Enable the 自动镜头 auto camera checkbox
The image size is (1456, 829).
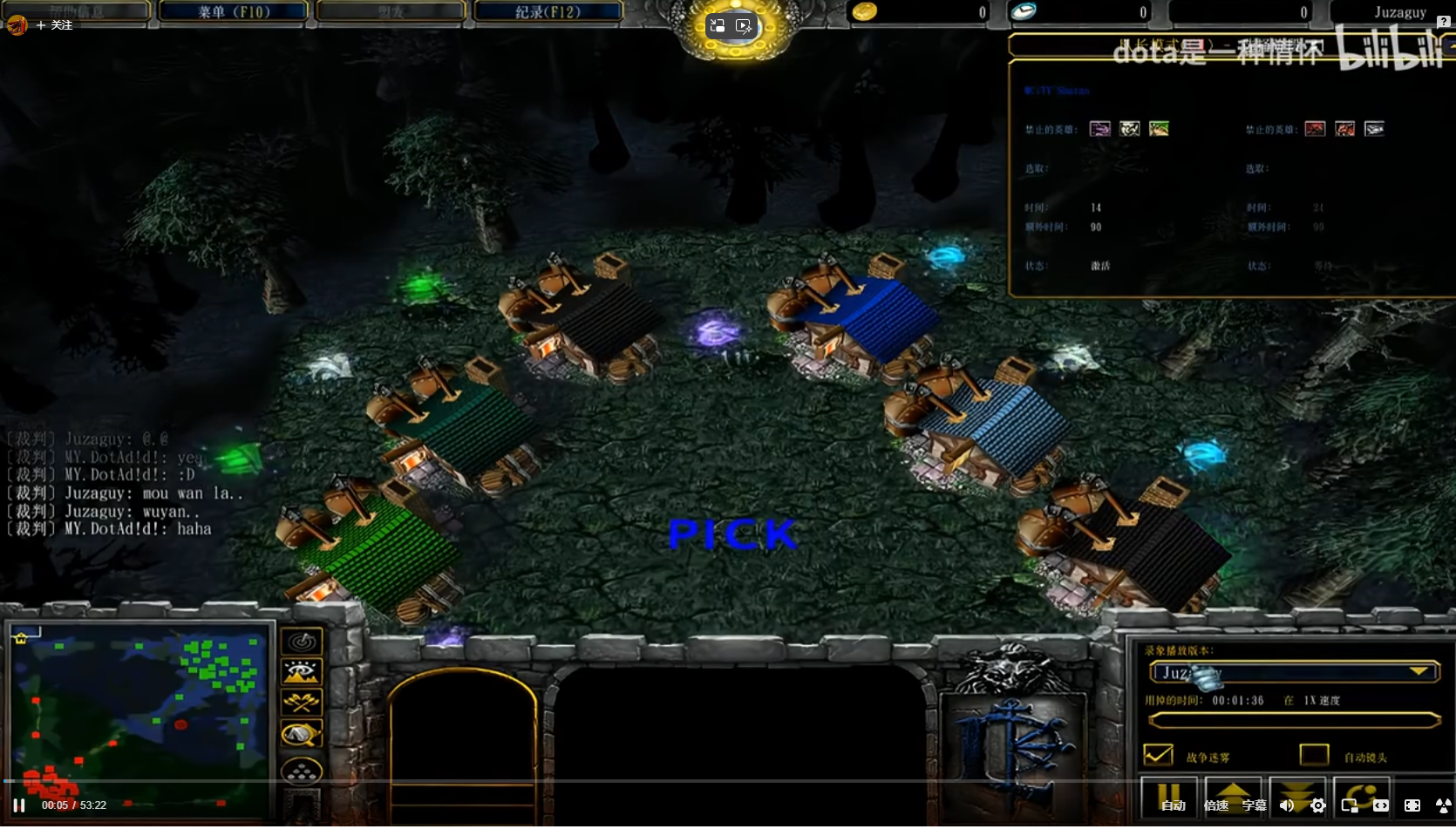click(x=1313, y=755)
